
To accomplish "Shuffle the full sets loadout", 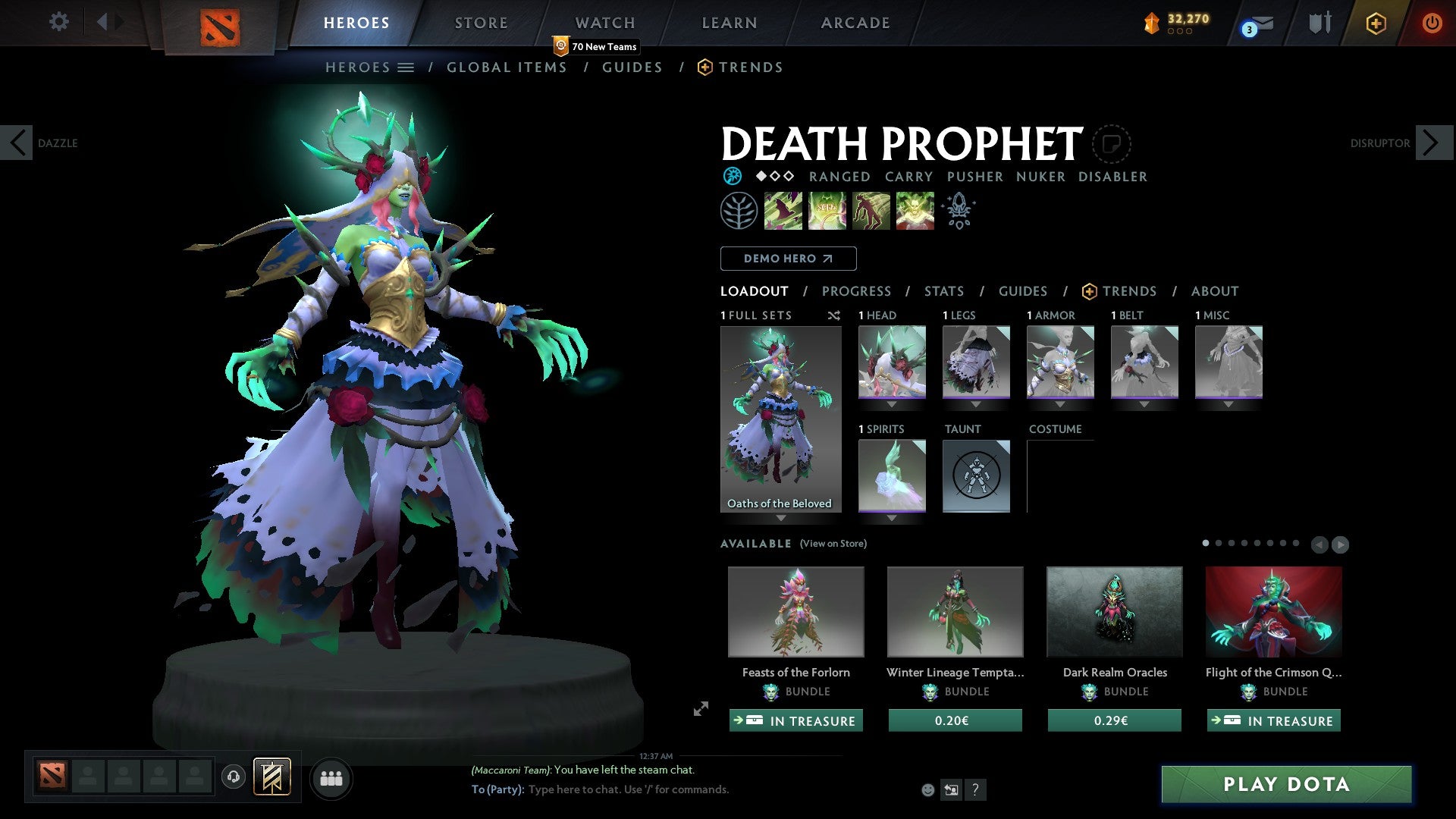I will click(834, 316).
